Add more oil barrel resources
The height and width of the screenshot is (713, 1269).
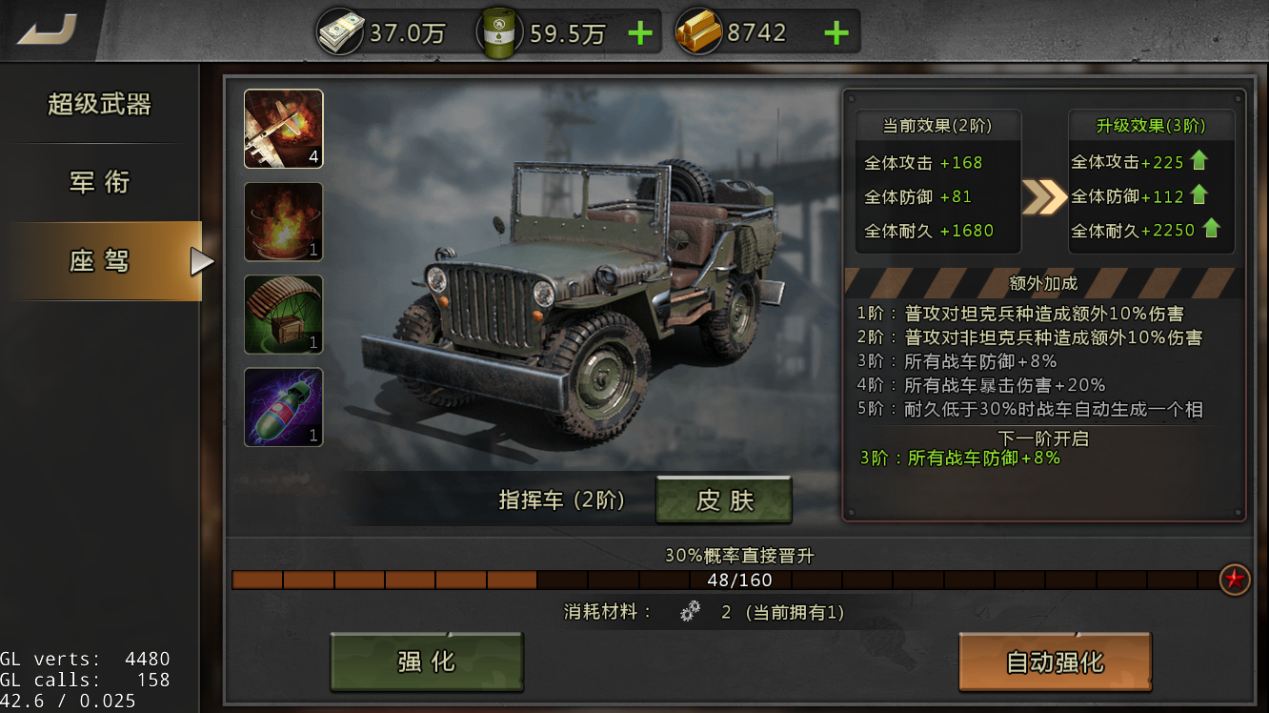tap(640, 34)
